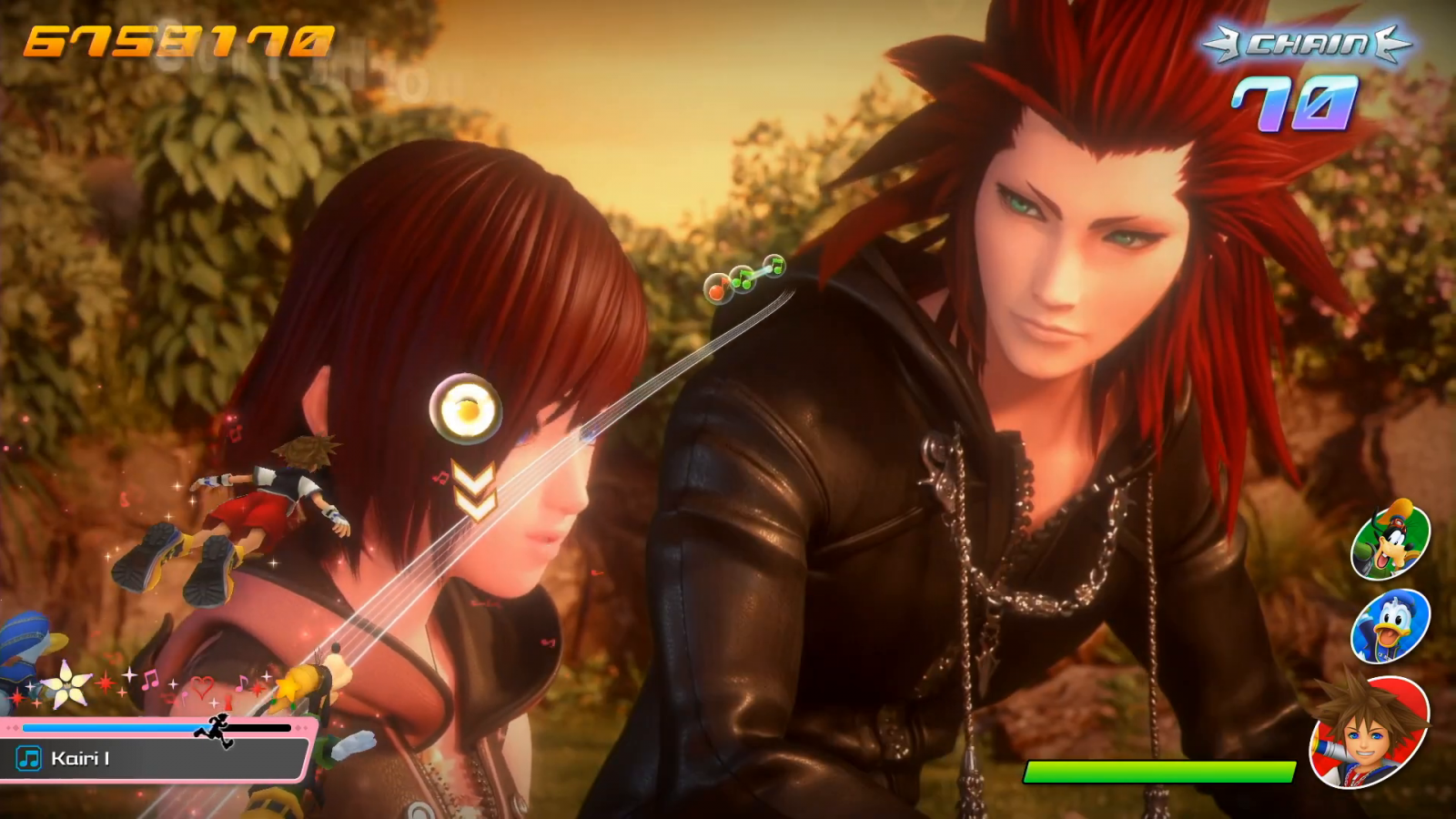The width and height of the screenshot is (1456, 819).
Task: Click the colored music notes cluster on track
Action: (743, 278)
